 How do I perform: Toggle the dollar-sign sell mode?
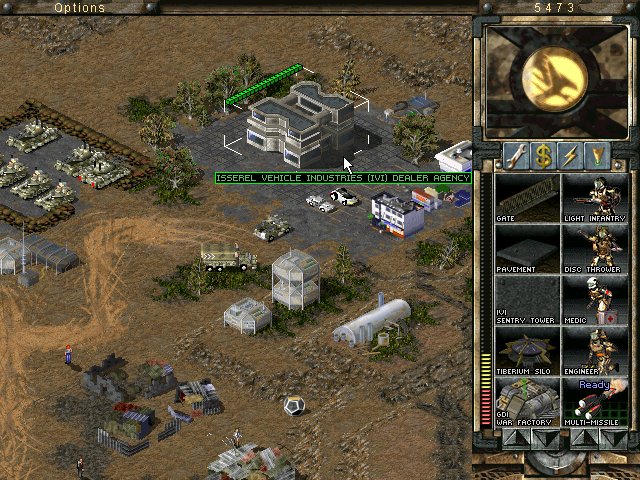point(543,156)
